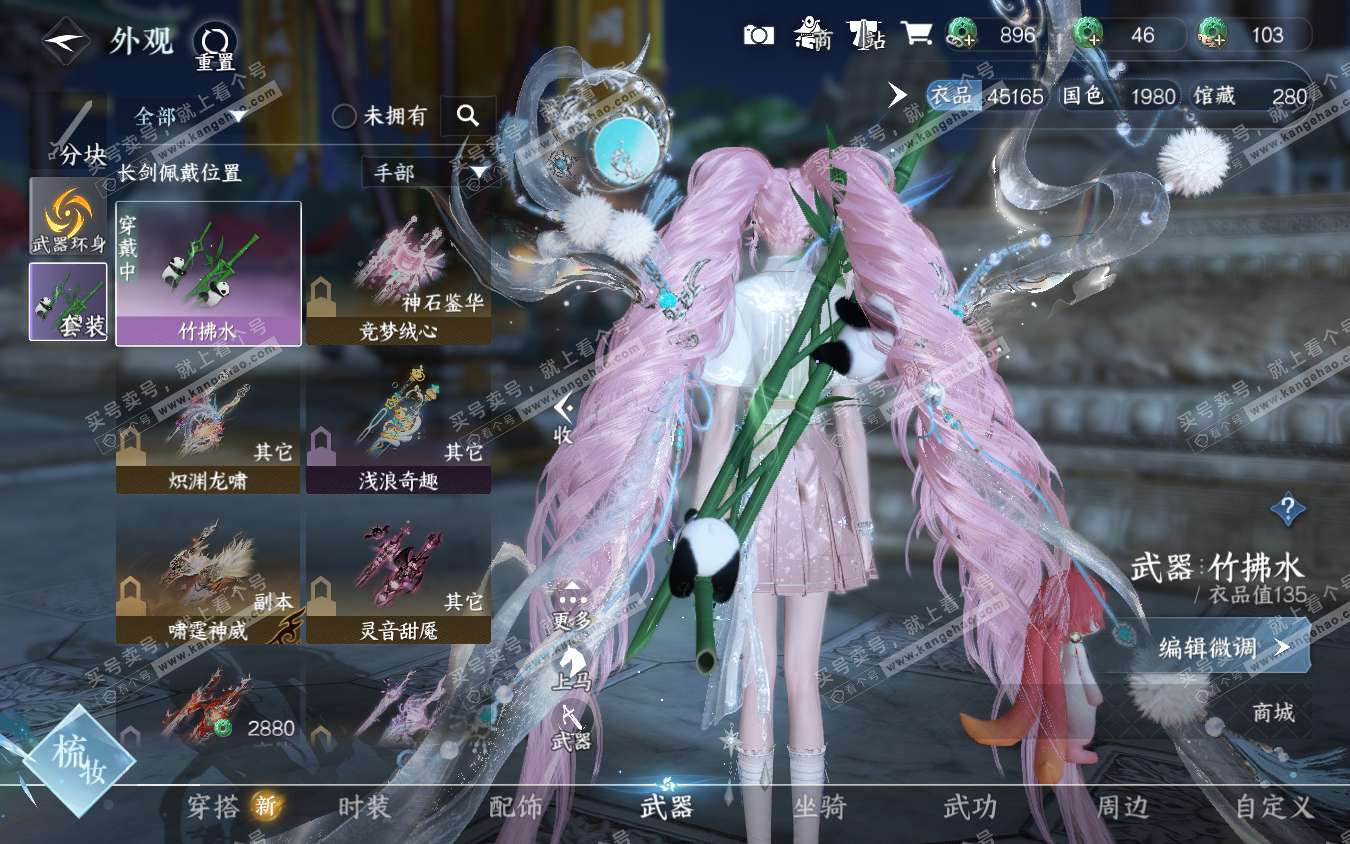This screenshot has height=844, width=1350.
Task: Select the 武器环身 category
Action: tap(68, 217)
